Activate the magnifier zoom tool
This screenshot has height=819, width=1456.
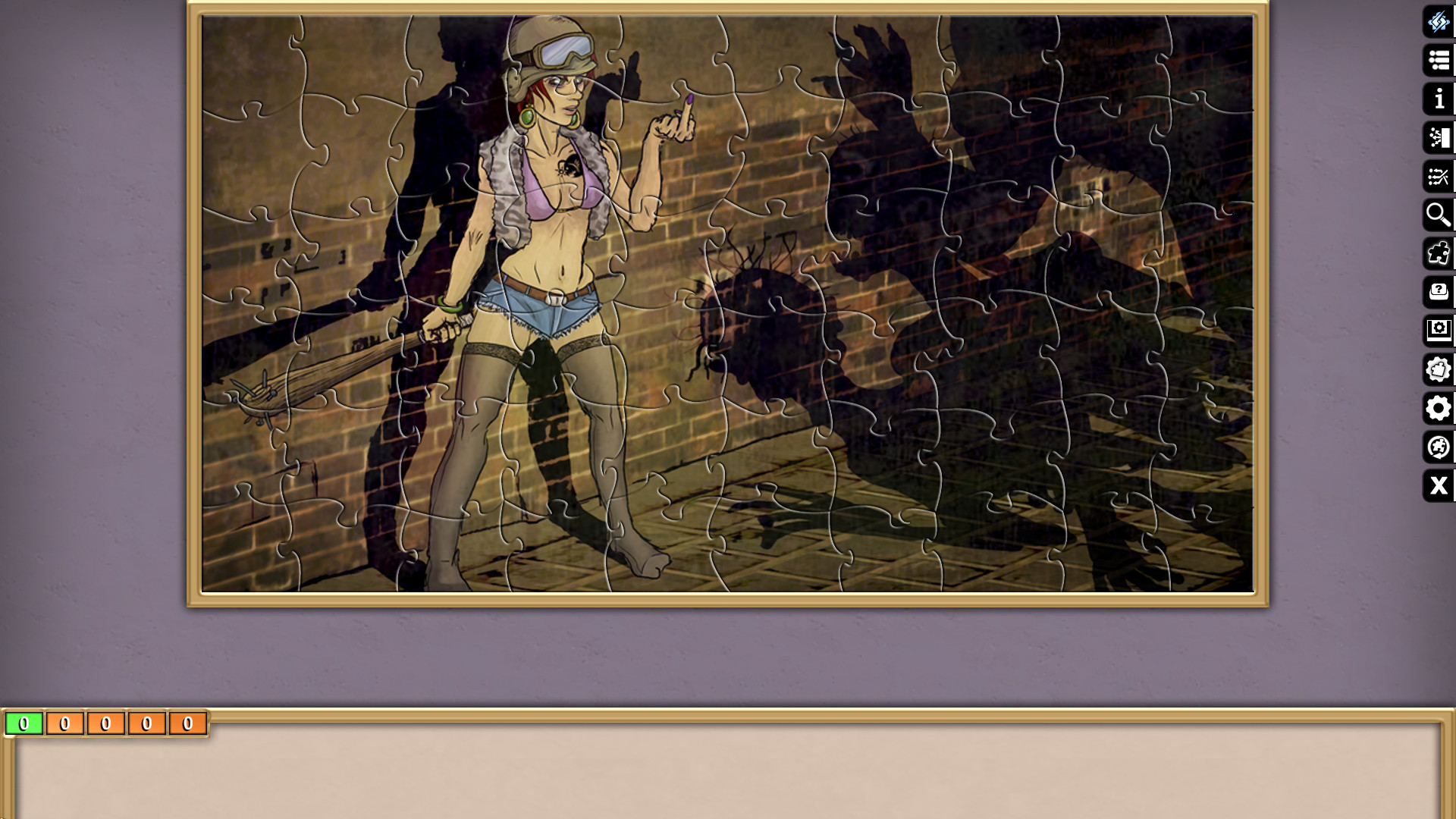click(1439, 215)
